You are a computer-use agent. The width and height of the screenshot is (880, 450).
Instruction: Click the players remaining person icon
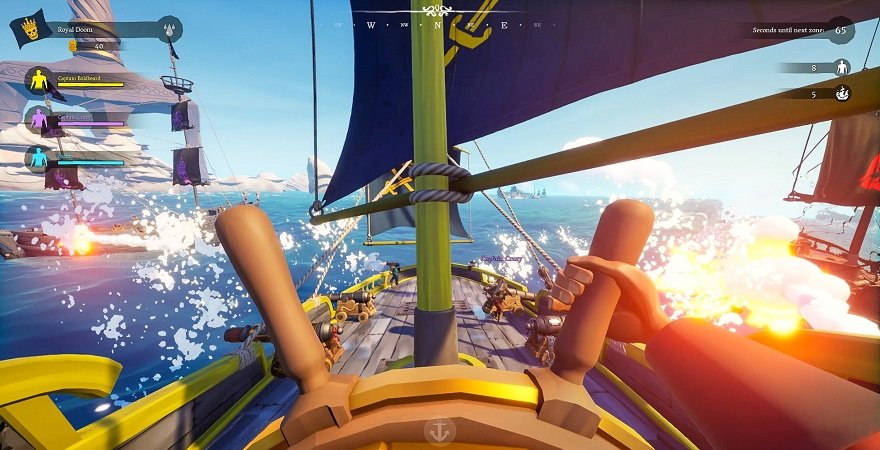[x=842, y=67]
